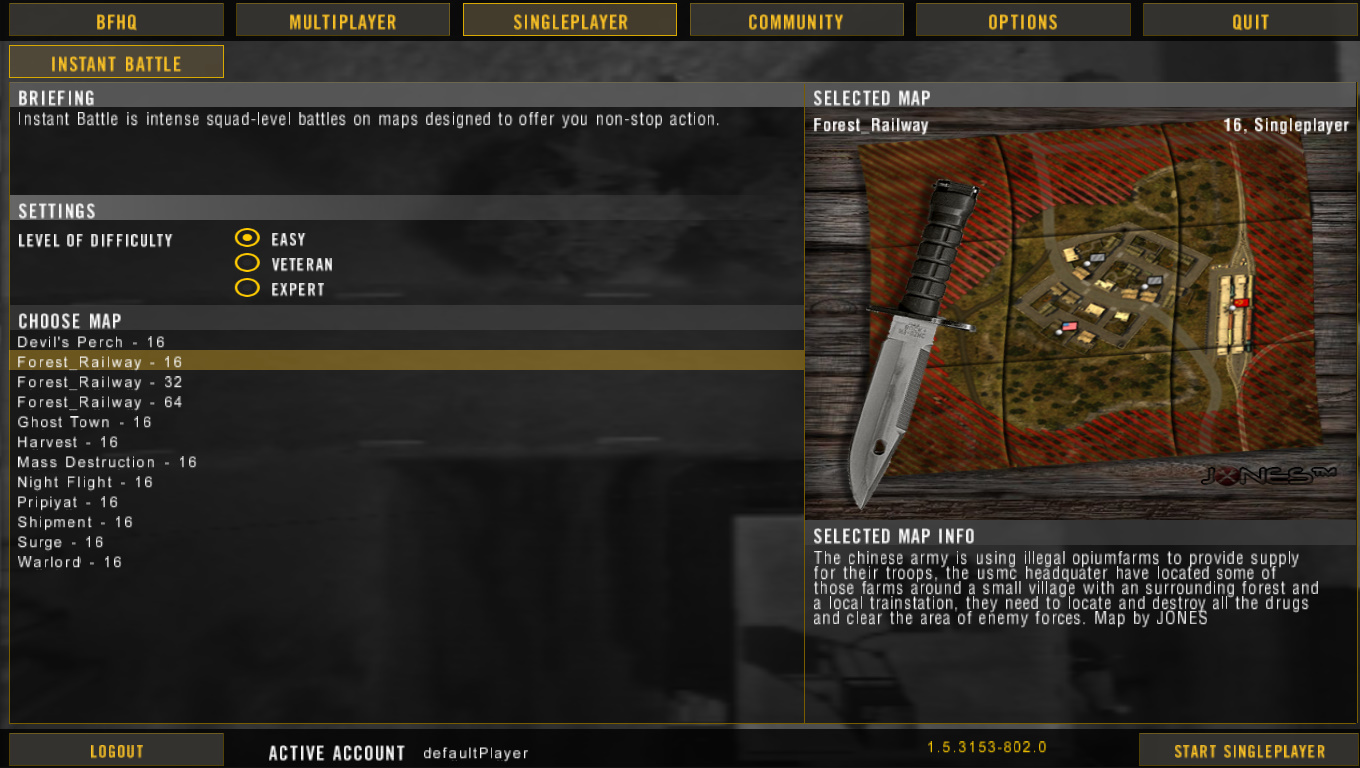The height and width of the screenshot is (768, 1360).
Task: Open the Multiplayer tab
Action: click(x=342, y=19)
